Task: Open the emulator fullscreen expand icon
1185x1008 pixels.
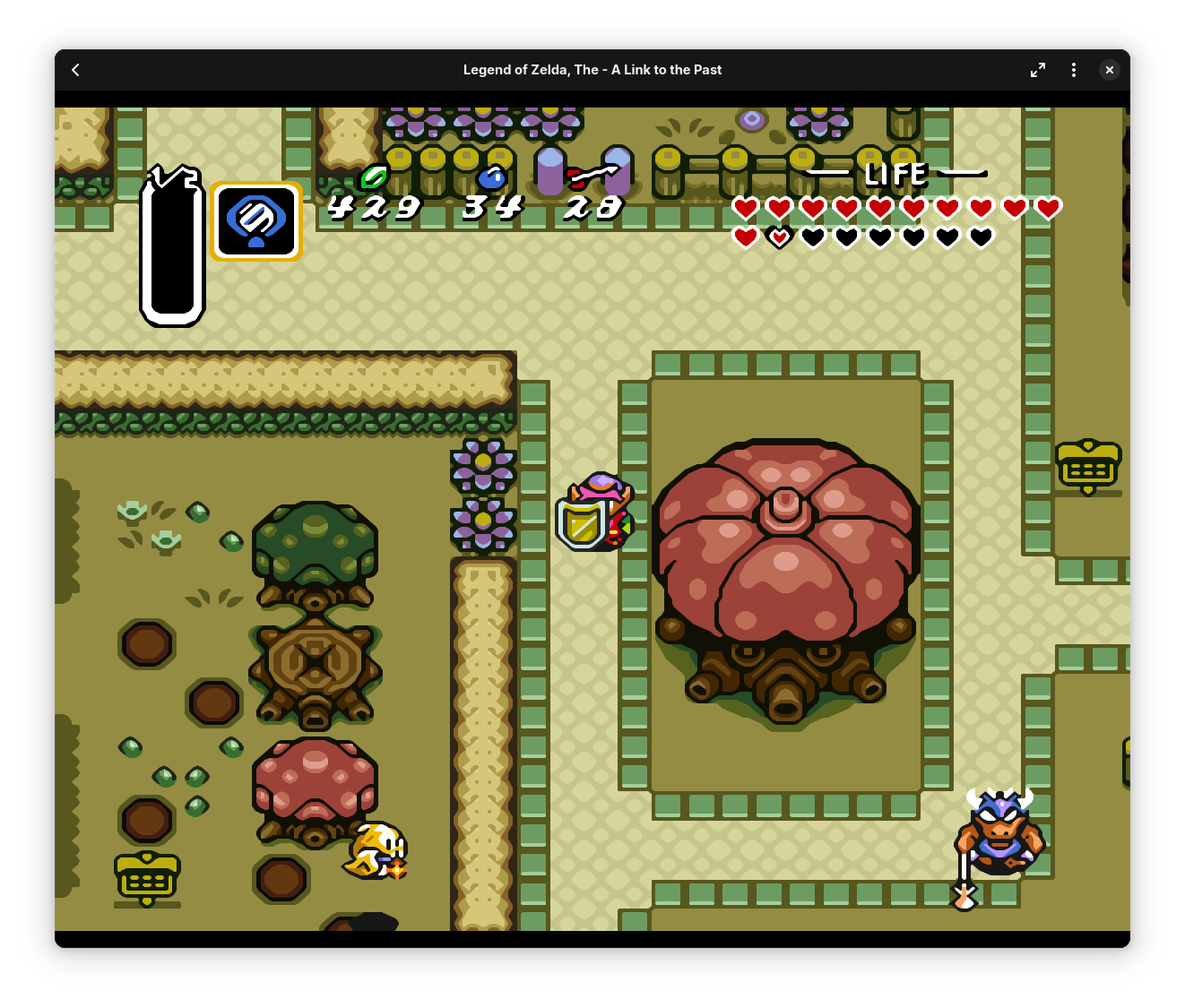Action: pos(1038,69)
